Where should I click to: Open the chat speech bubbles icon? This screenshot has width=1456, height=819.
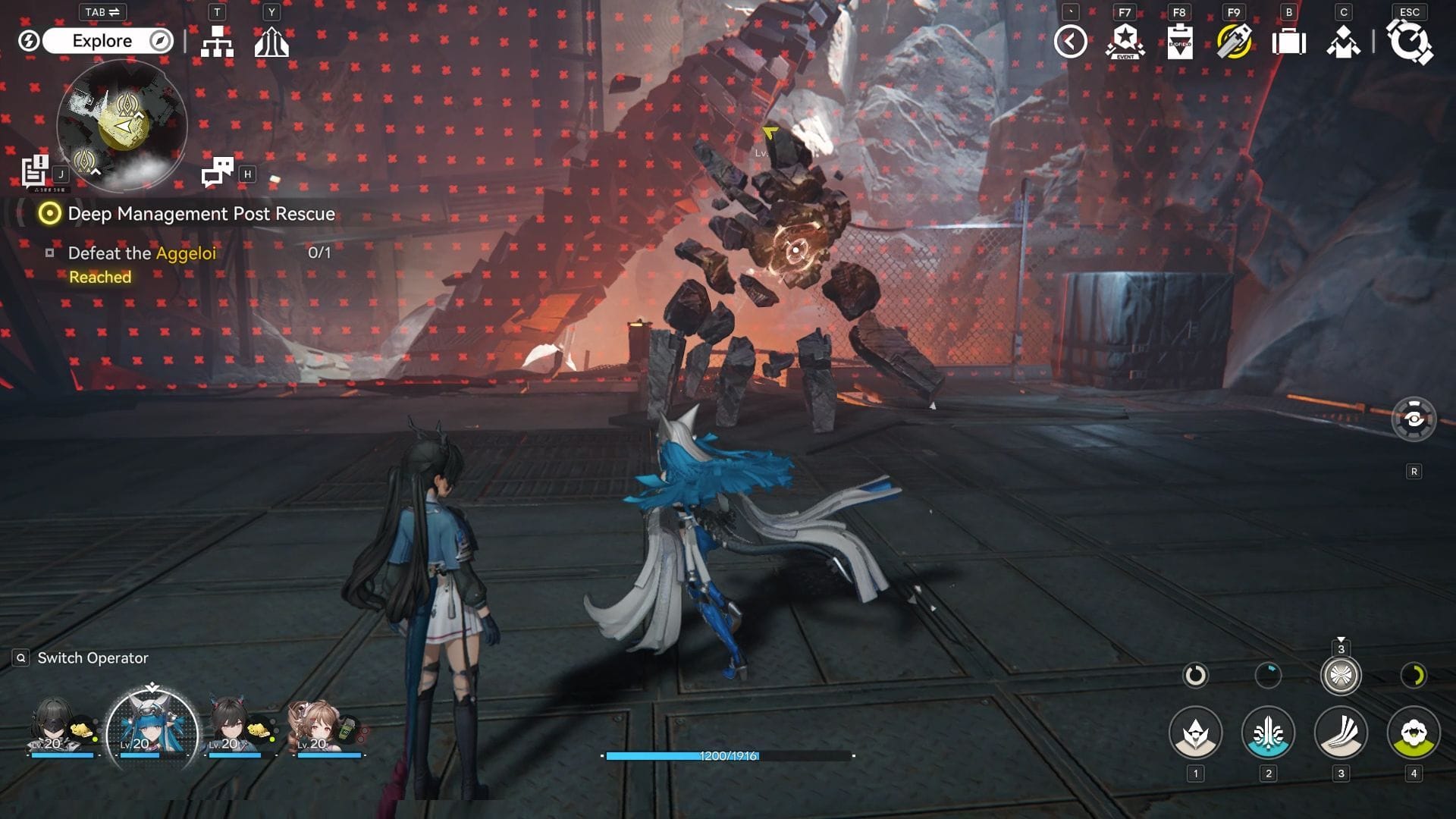(x=218, y=172)
